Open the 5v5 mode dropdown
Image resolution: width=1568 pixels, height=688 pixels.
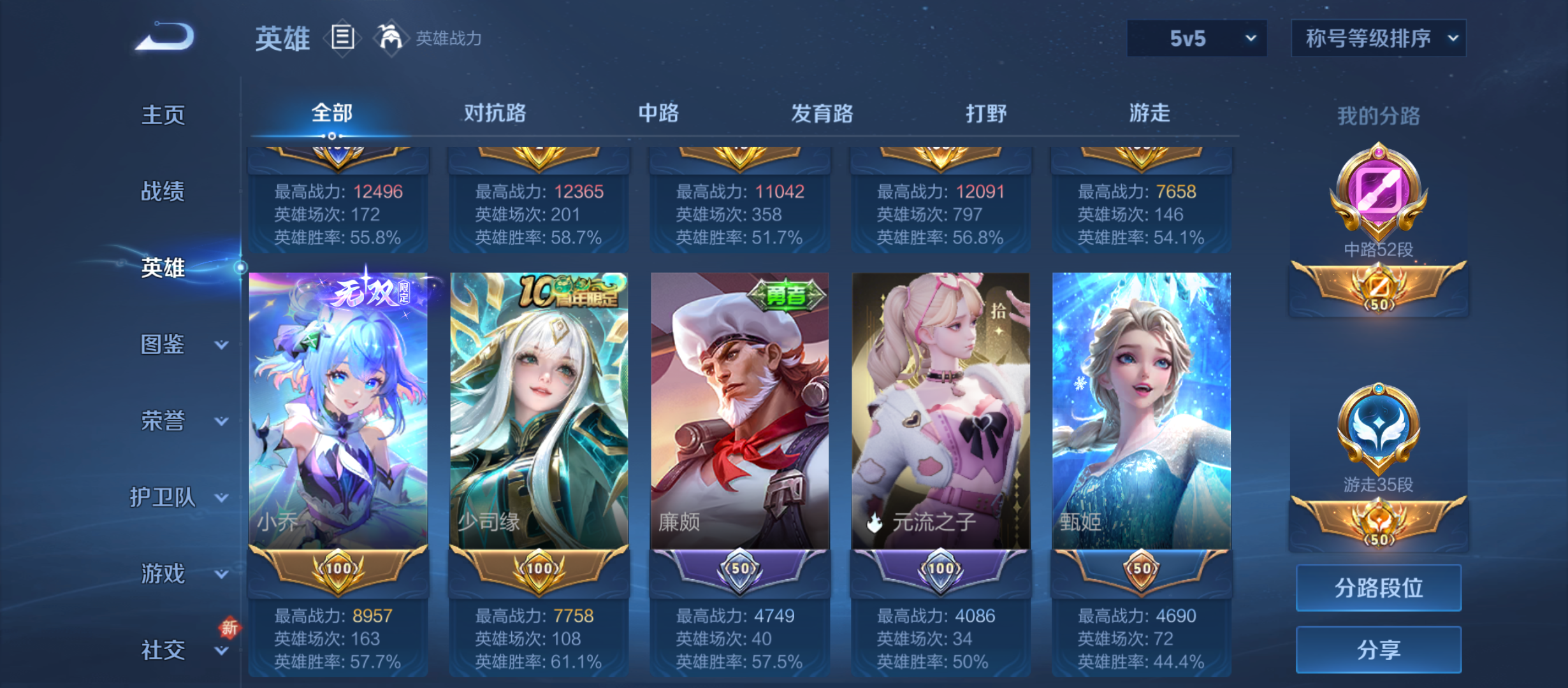1196,38
